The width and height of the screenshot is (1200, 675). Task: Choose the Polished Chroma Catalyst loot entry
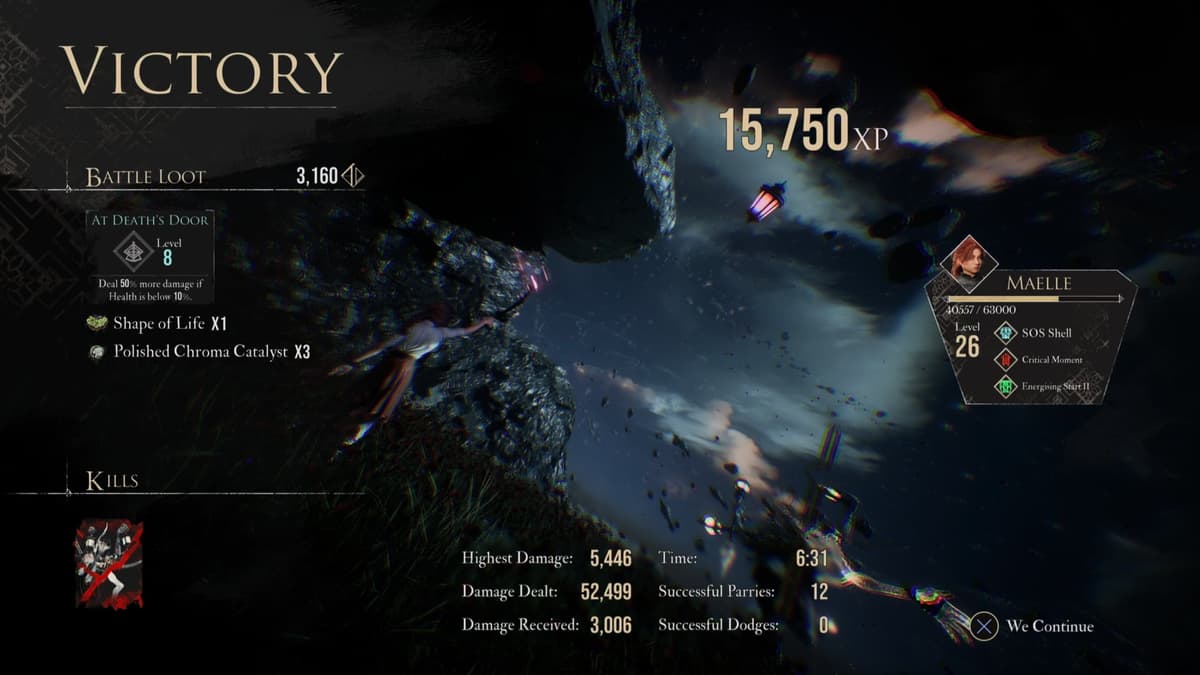point(200,352)
